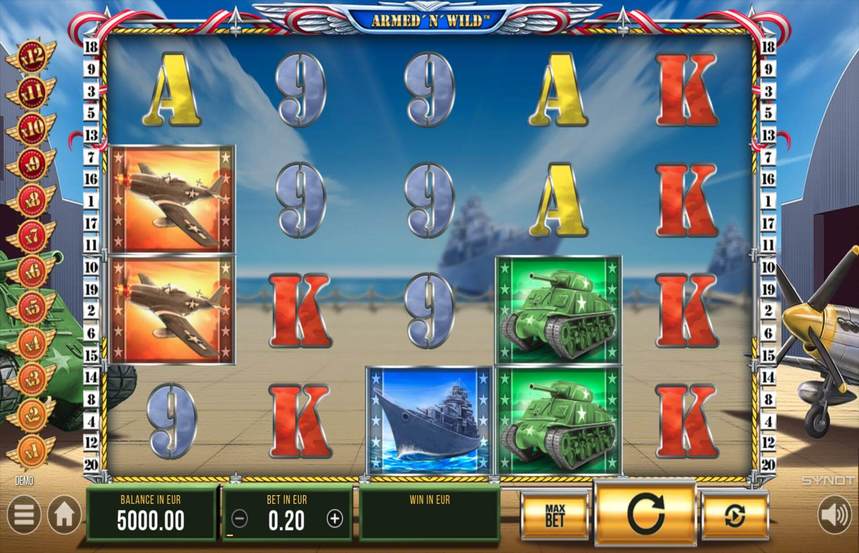Spin the reels
This screenshot has height=553, width=859.
click(x=645, y=514)
